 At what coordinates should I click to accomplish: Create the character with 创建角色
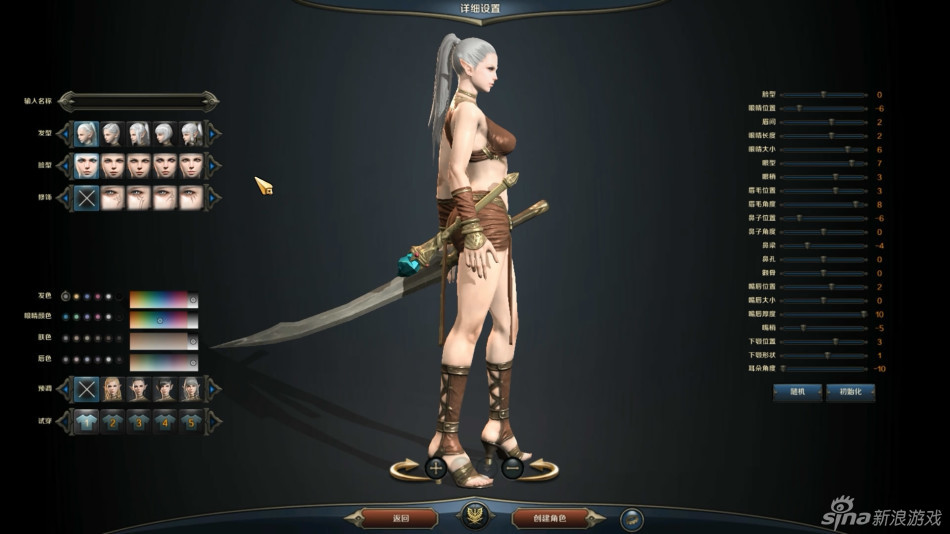pos(549,518)
